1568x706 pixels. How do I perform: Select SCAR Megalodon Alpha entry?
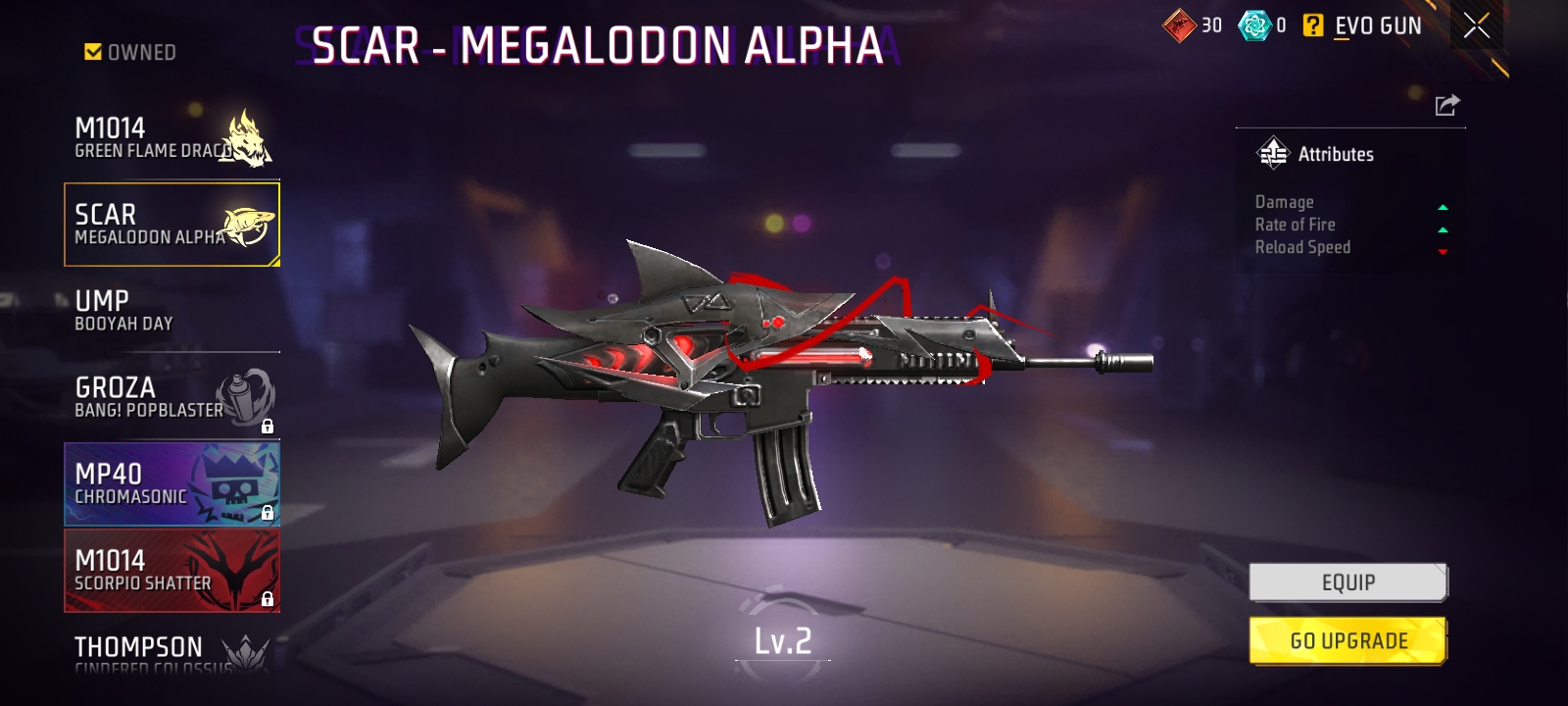(x=171, y=225)
